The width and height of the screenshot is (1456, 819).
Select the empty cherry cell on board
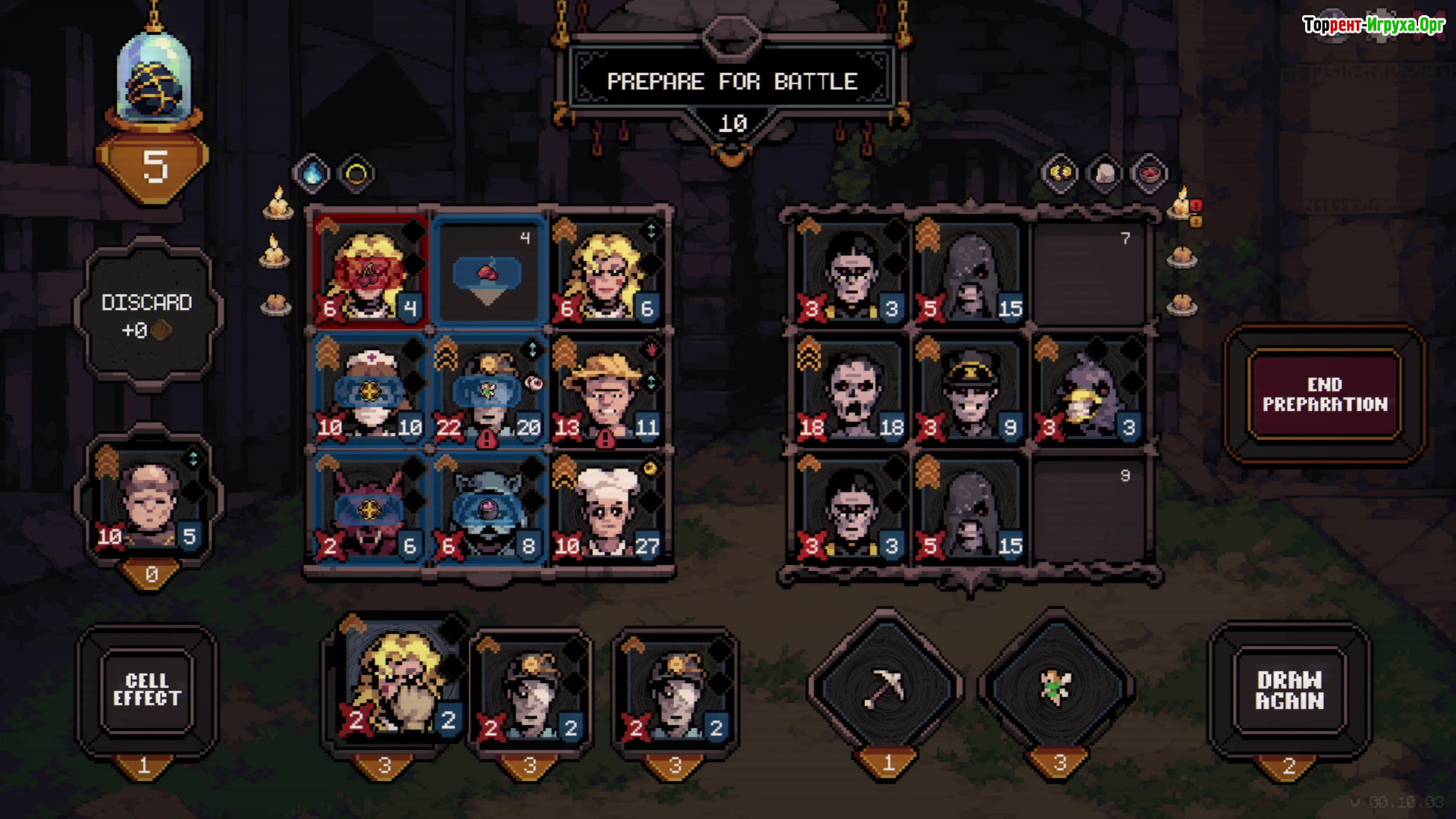tap(488, 273)
